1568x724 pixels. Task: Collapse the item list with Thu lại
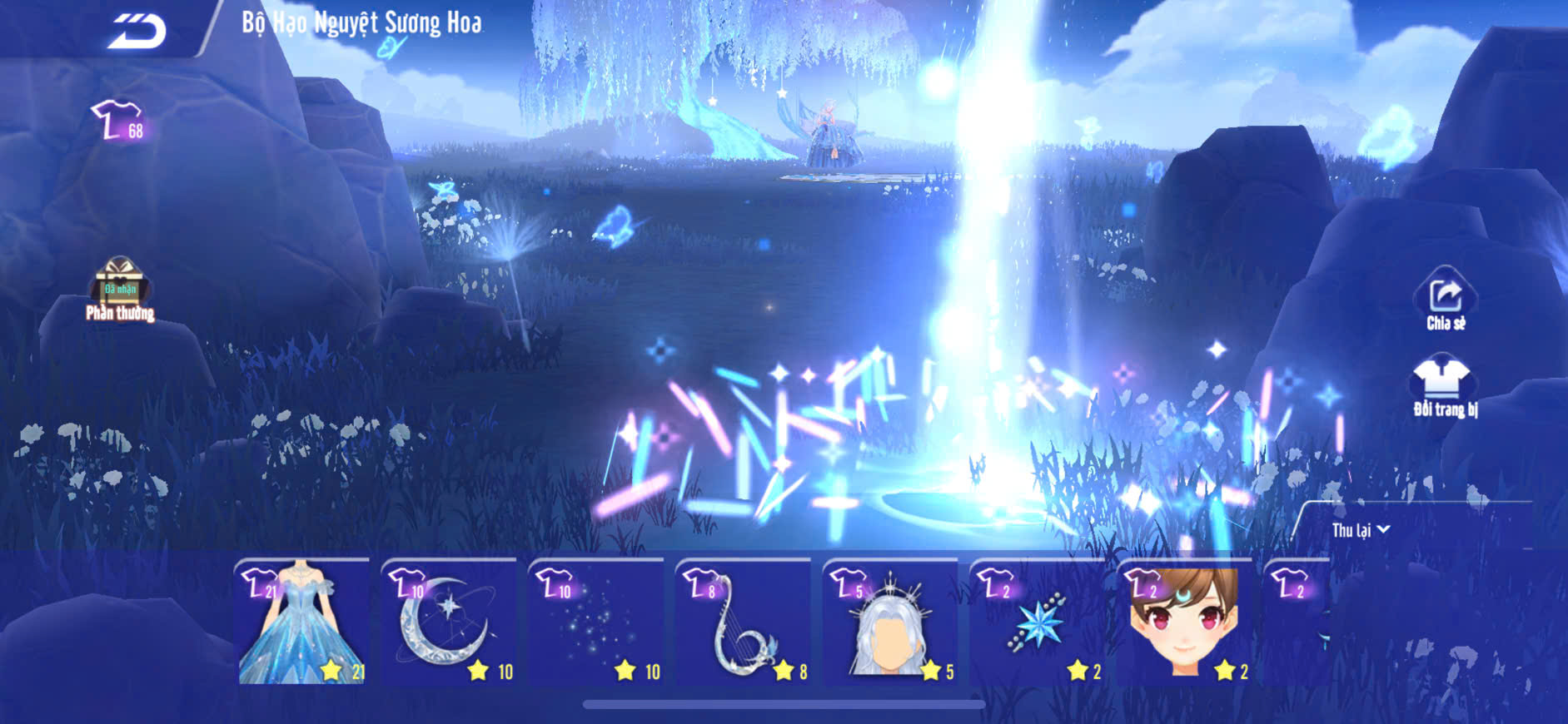[x=1360, y=530]
